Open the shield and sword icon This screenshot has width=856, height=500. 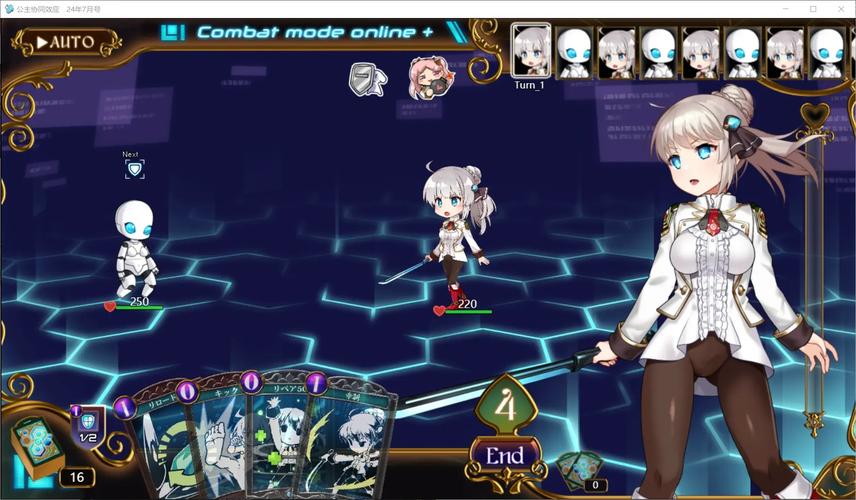[x=367, y=79]
